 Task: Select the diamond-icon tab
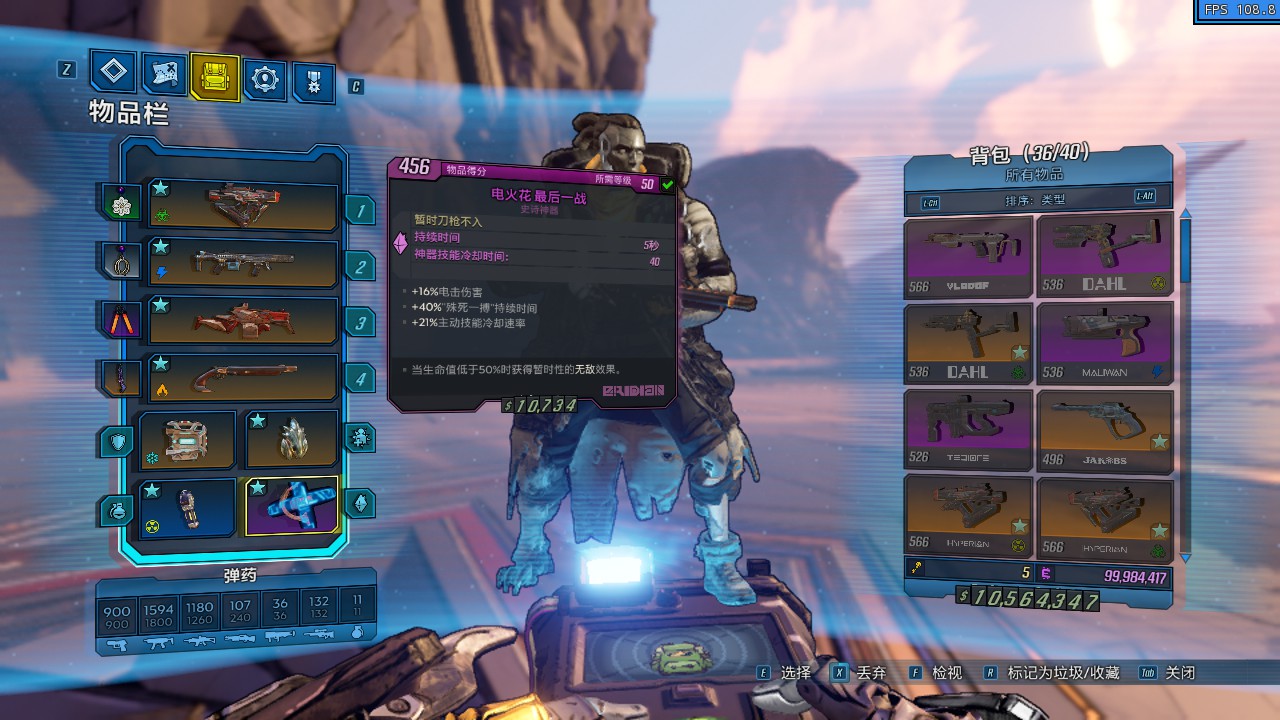tap(113, 71)
